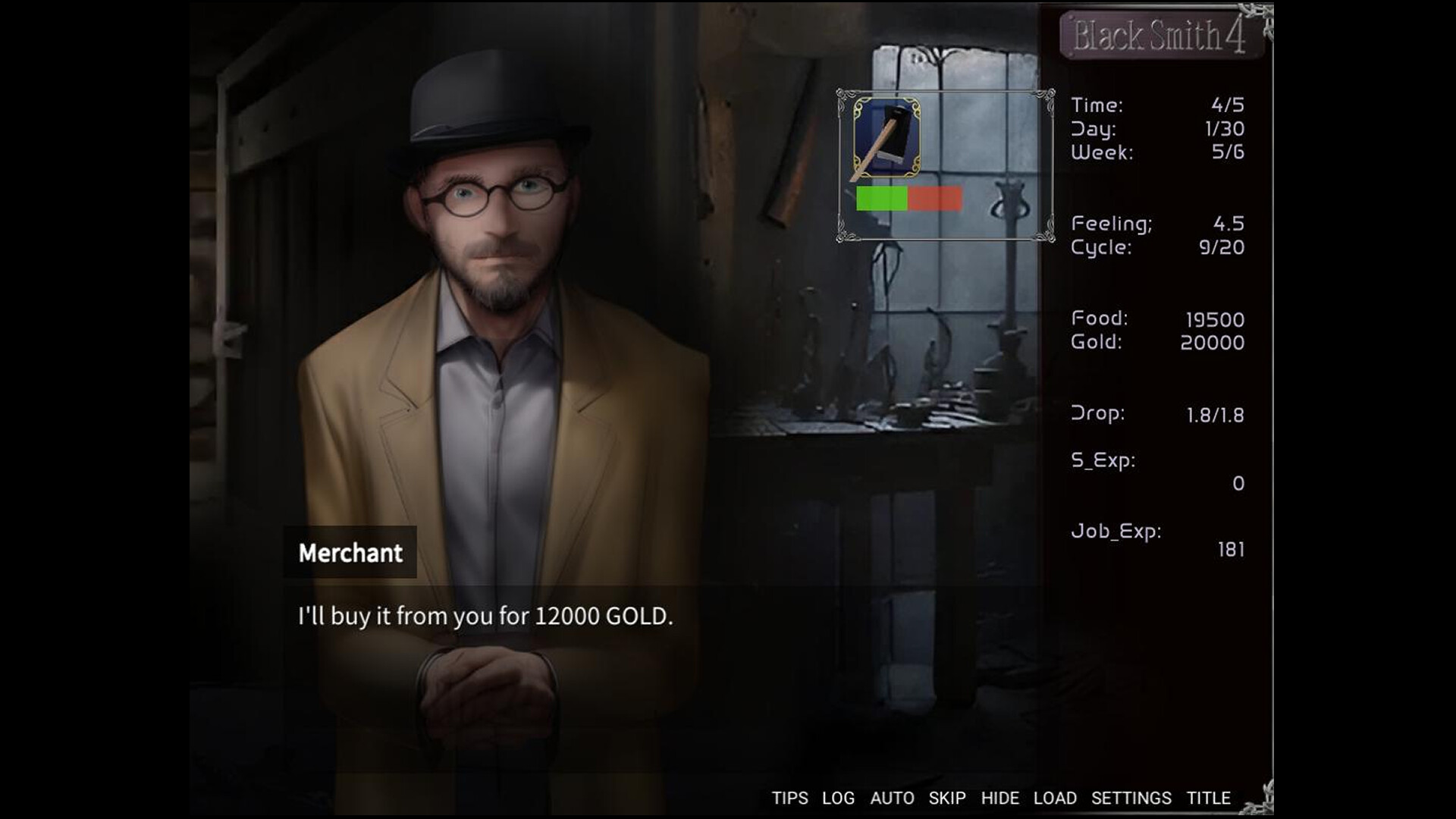Viewport: 1456px width, 819px height.
Task: Click the Day counter showing 1/30
Action: click(x=1153, y=128)
